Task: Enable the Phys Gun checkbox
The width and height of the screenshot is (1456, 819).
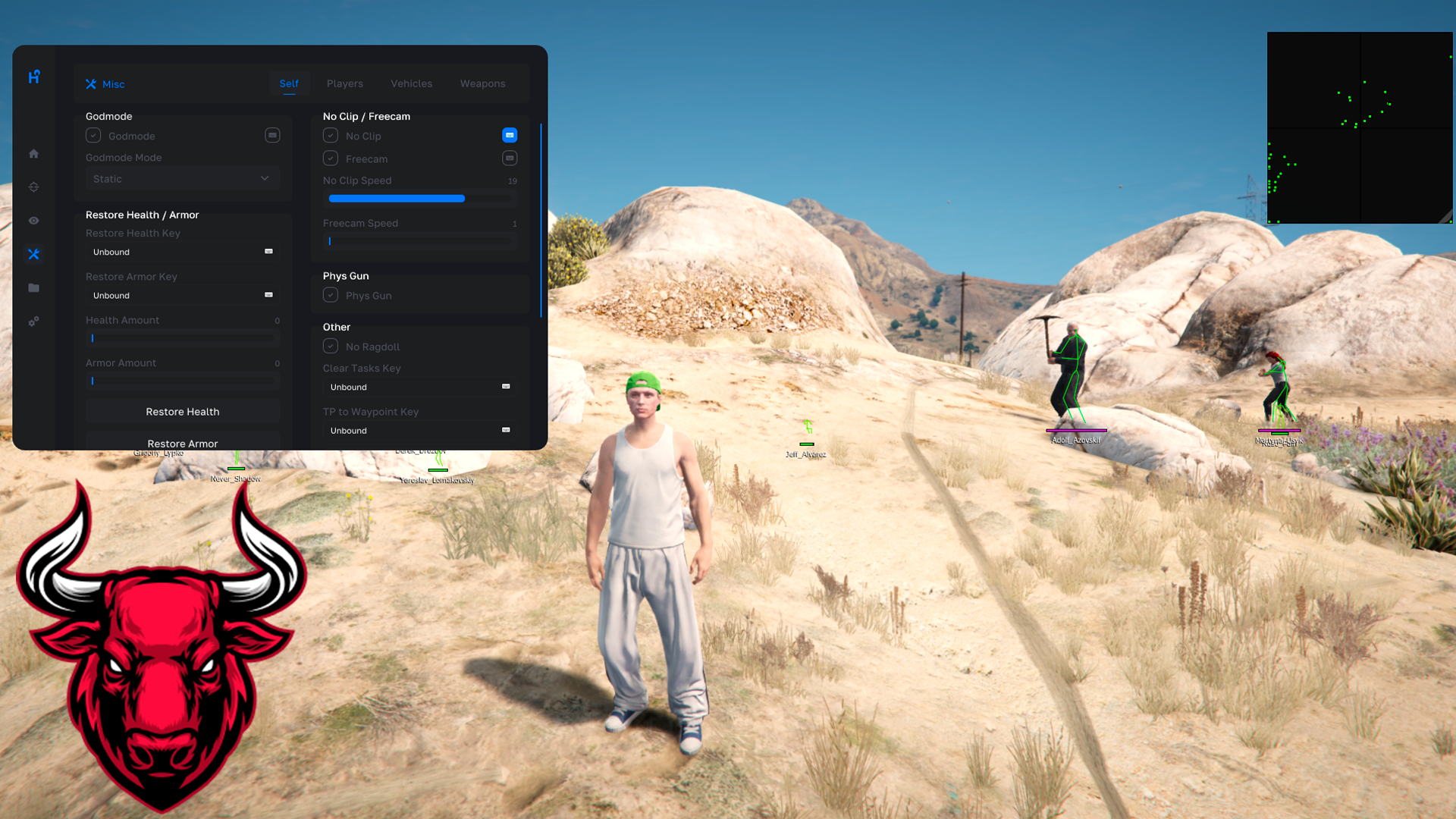Action: [x=331, y=295]
